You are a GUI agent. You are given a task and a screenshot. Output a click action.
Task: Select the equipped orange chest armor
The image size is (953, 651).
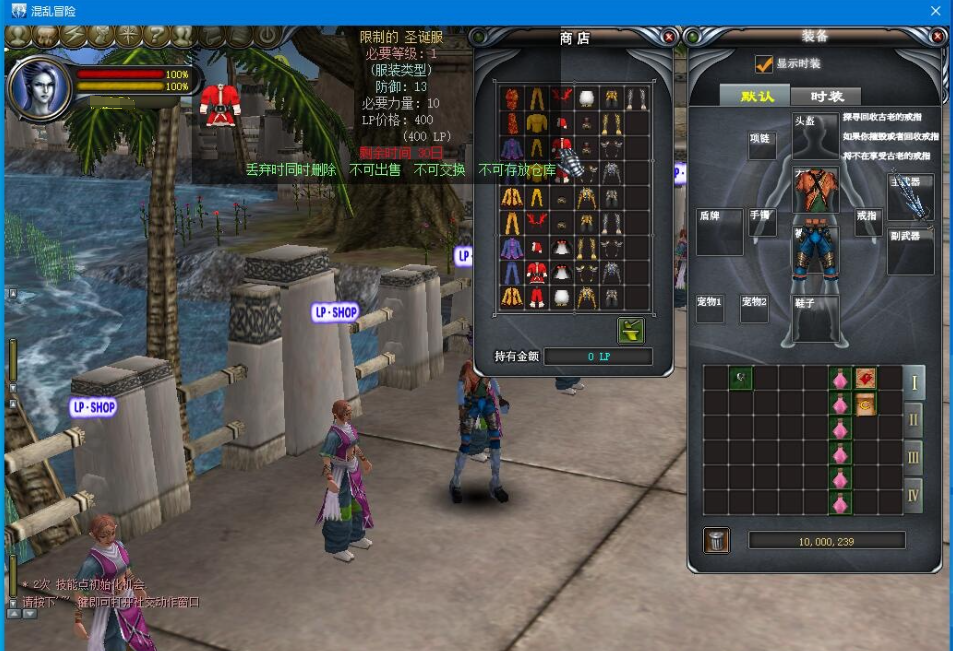(x=814, y=190)
